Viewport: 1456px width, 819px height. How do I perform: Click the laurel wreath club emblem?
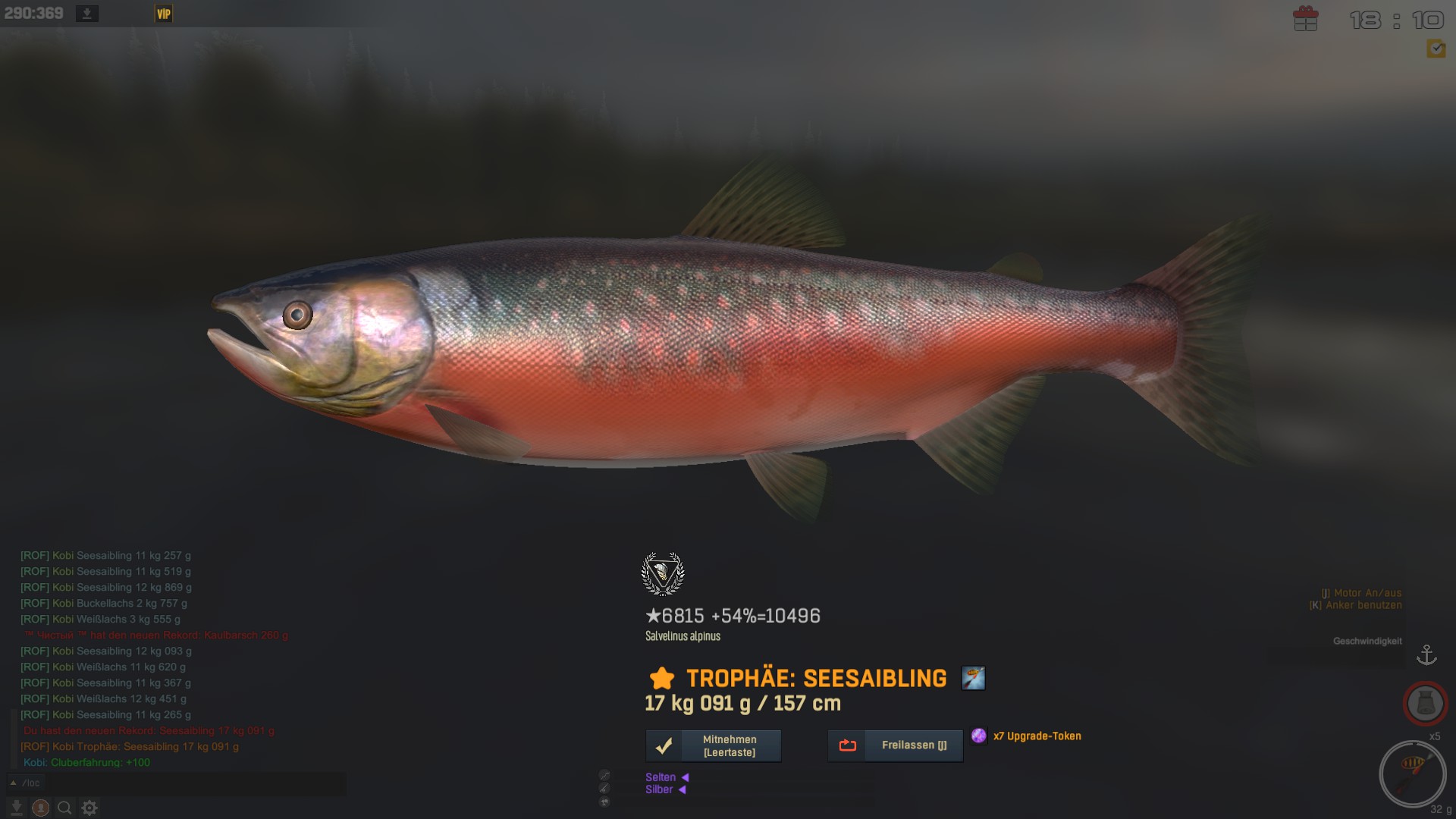click(663, 574)
